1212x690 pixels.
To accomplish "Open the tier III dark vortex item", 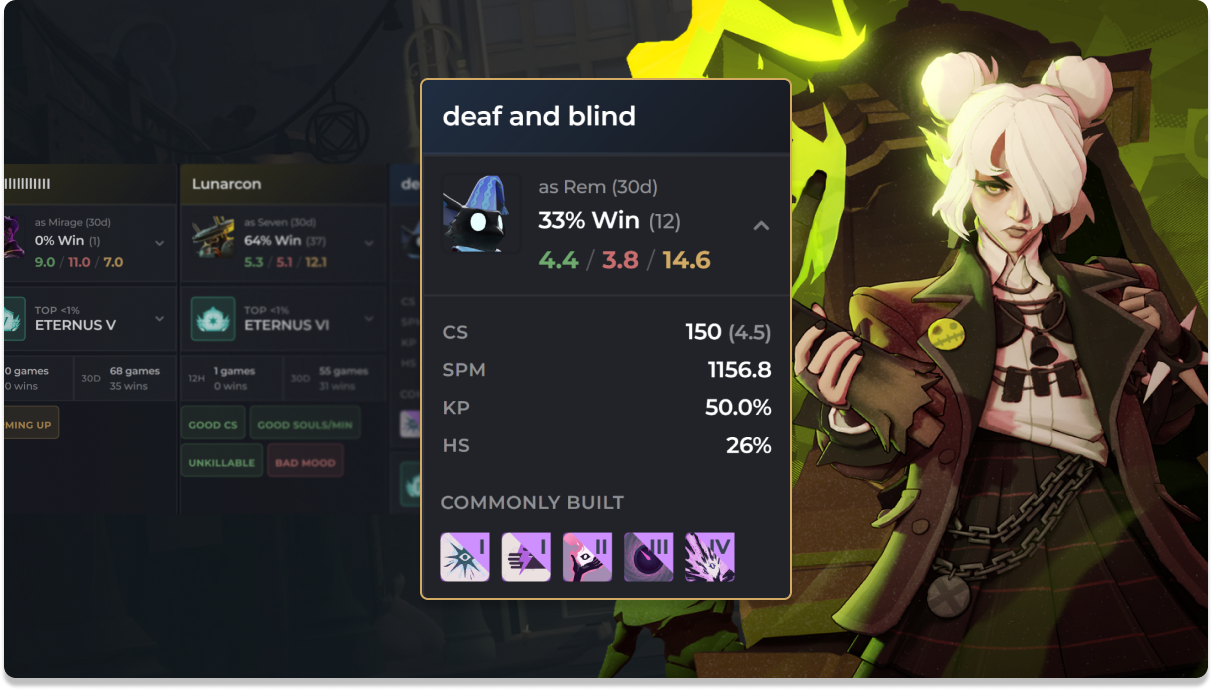I will pos(649,557).
